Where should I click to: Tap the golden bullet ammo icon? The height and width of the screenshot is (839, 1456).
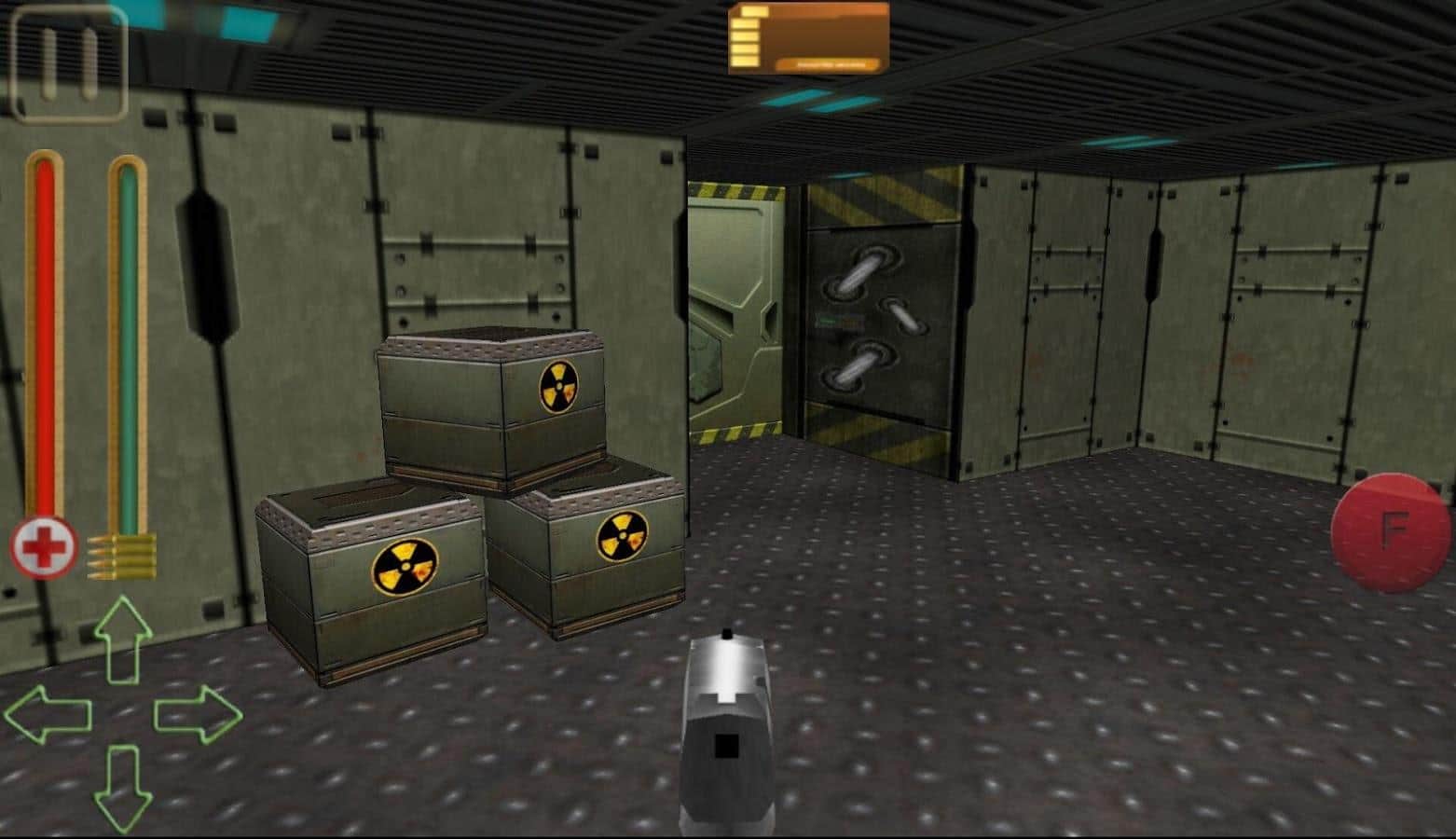pos(119,550)
